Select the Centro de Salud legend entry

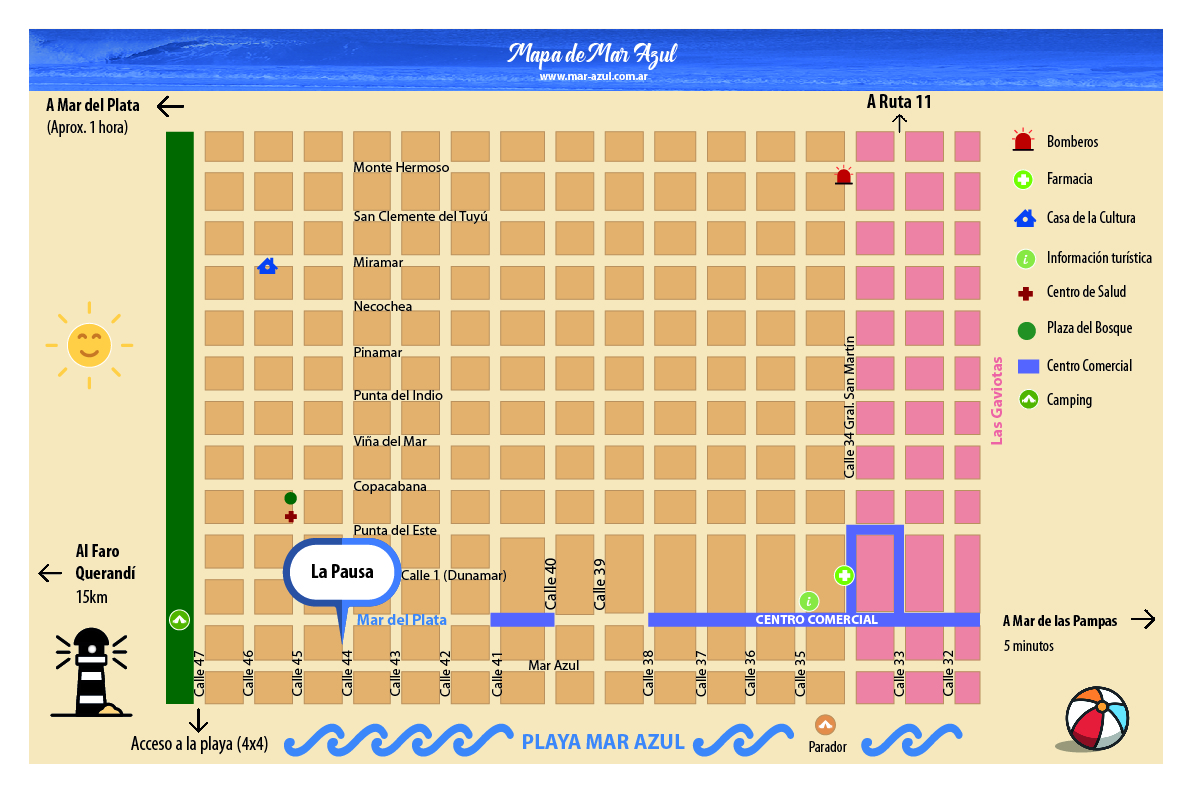(x=1086, y=292)
